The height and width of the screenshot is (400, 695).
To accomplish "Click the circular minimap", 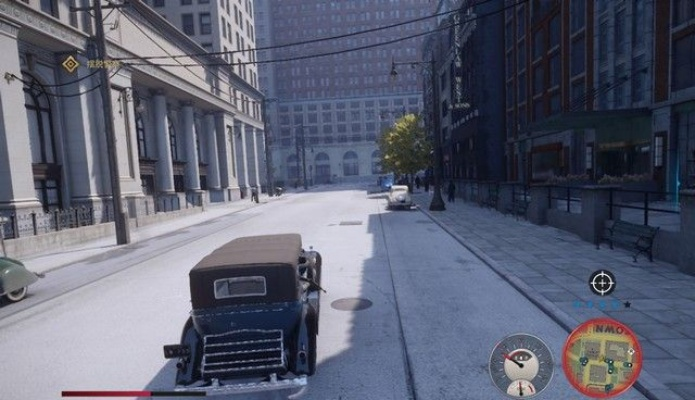I will coord(602,357).
